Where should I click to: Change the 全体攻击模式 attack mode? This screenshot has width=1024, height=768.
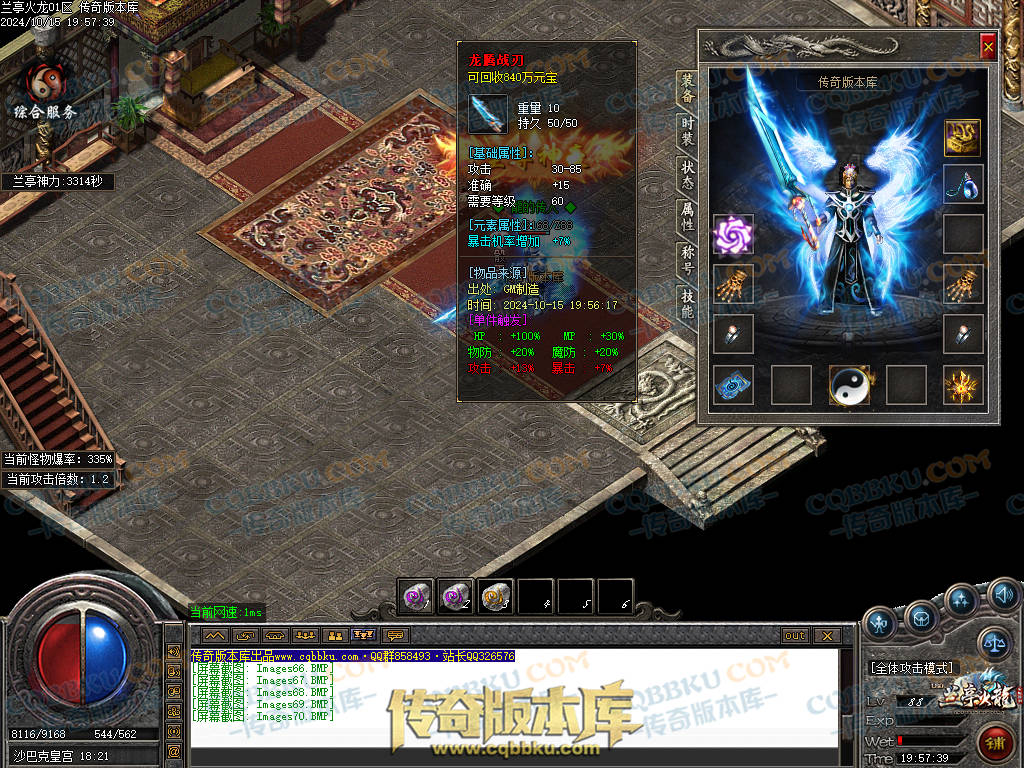913,668
